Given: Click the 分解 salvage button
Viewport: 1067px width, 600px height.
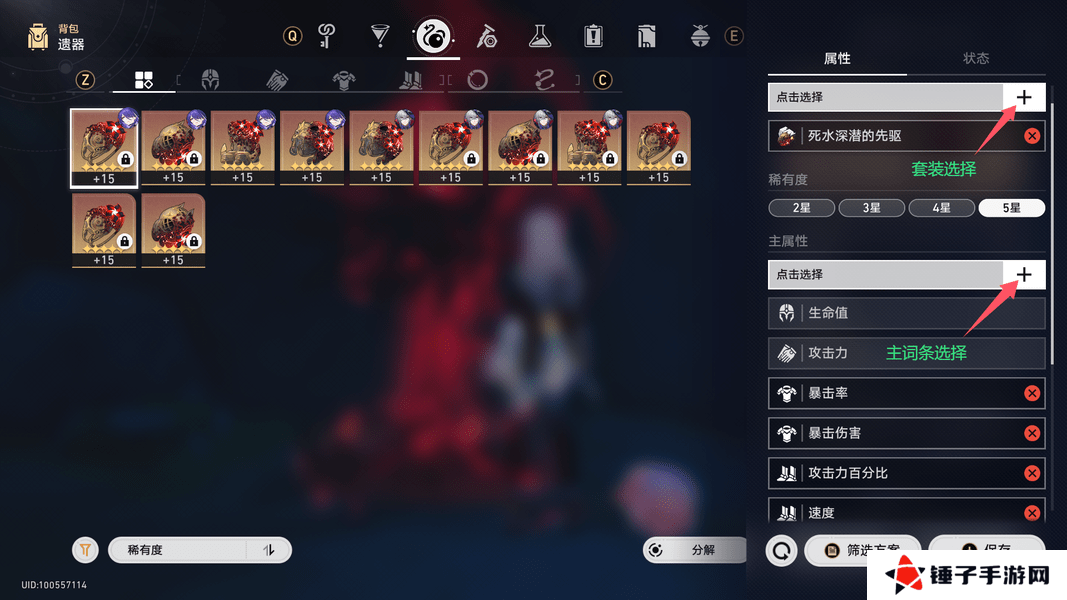Looking at the screenshot, I should pyautogui.click(x=695, y=550).
